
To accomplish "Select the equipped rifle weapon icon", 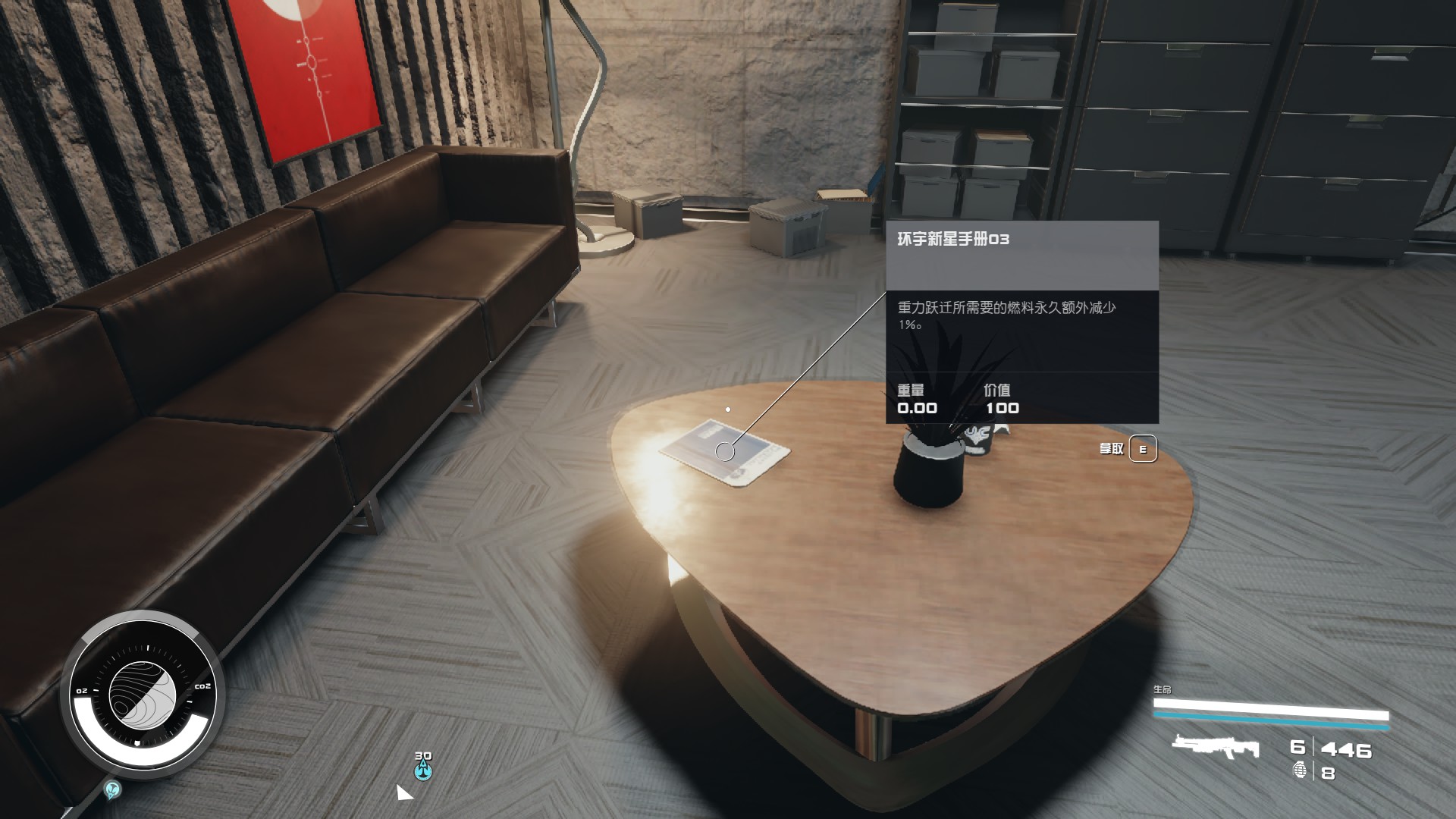I will (1215, 747).
